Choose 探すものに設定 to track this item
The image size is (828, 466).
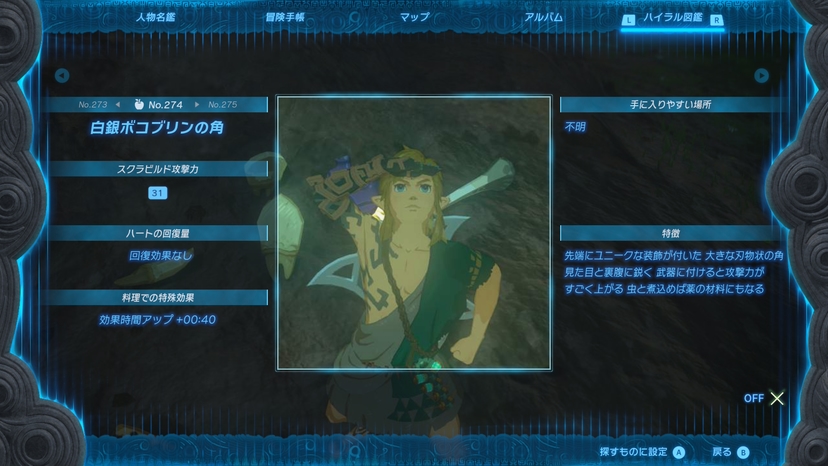point(641,452)
